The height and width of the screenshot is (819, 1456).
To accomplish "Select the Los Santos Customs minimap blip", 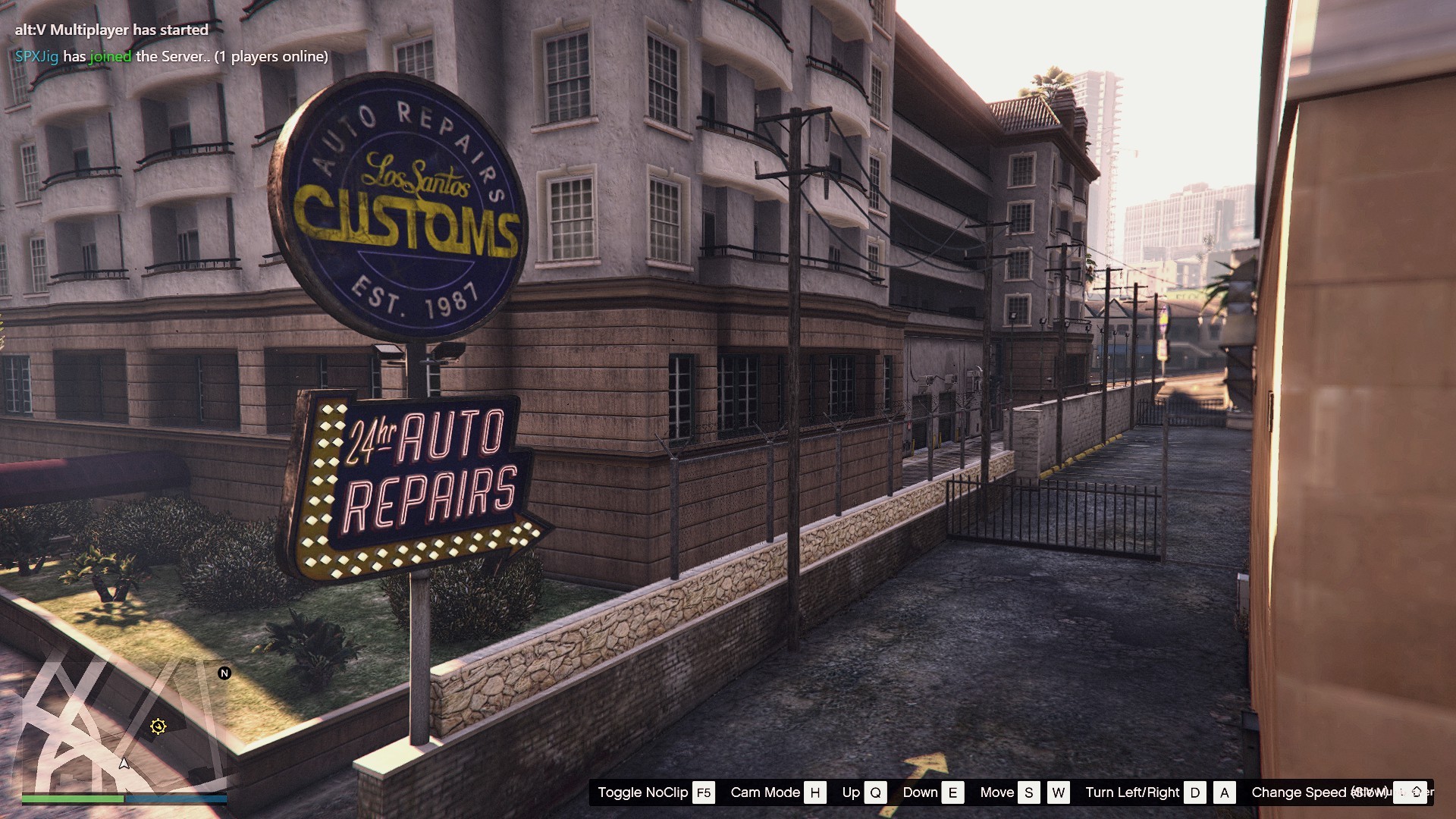I will coord(158,726).
